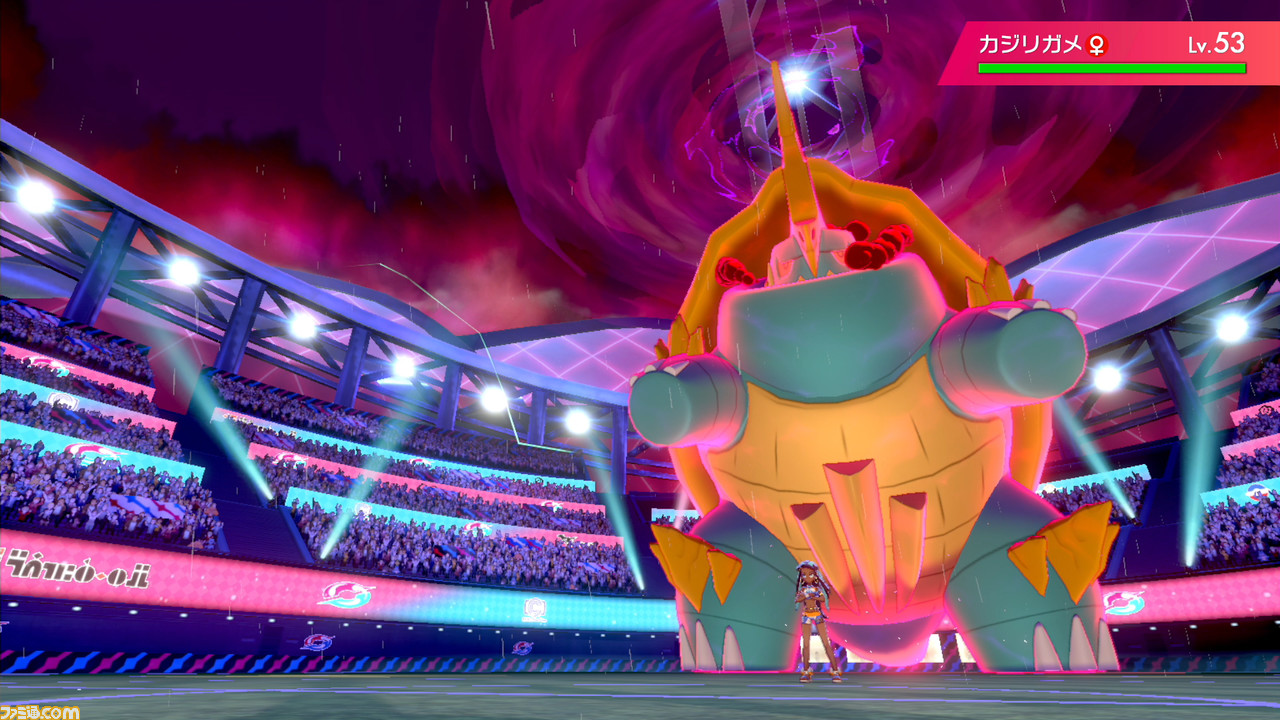
Task: Click the green HP bar of カジリガメ
Action: tap(1112, 70)
